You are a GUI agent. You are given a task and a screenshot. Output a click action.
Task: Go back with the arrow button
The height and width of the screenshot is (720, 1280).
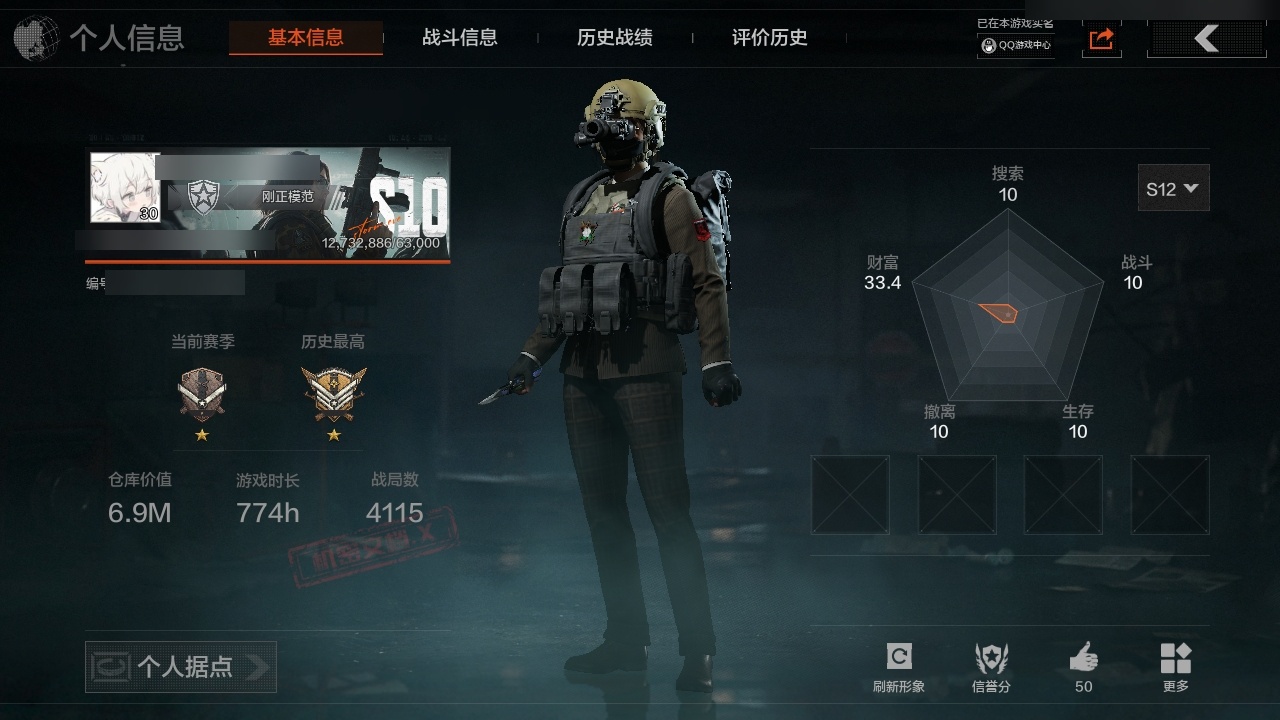[1207, 39]
